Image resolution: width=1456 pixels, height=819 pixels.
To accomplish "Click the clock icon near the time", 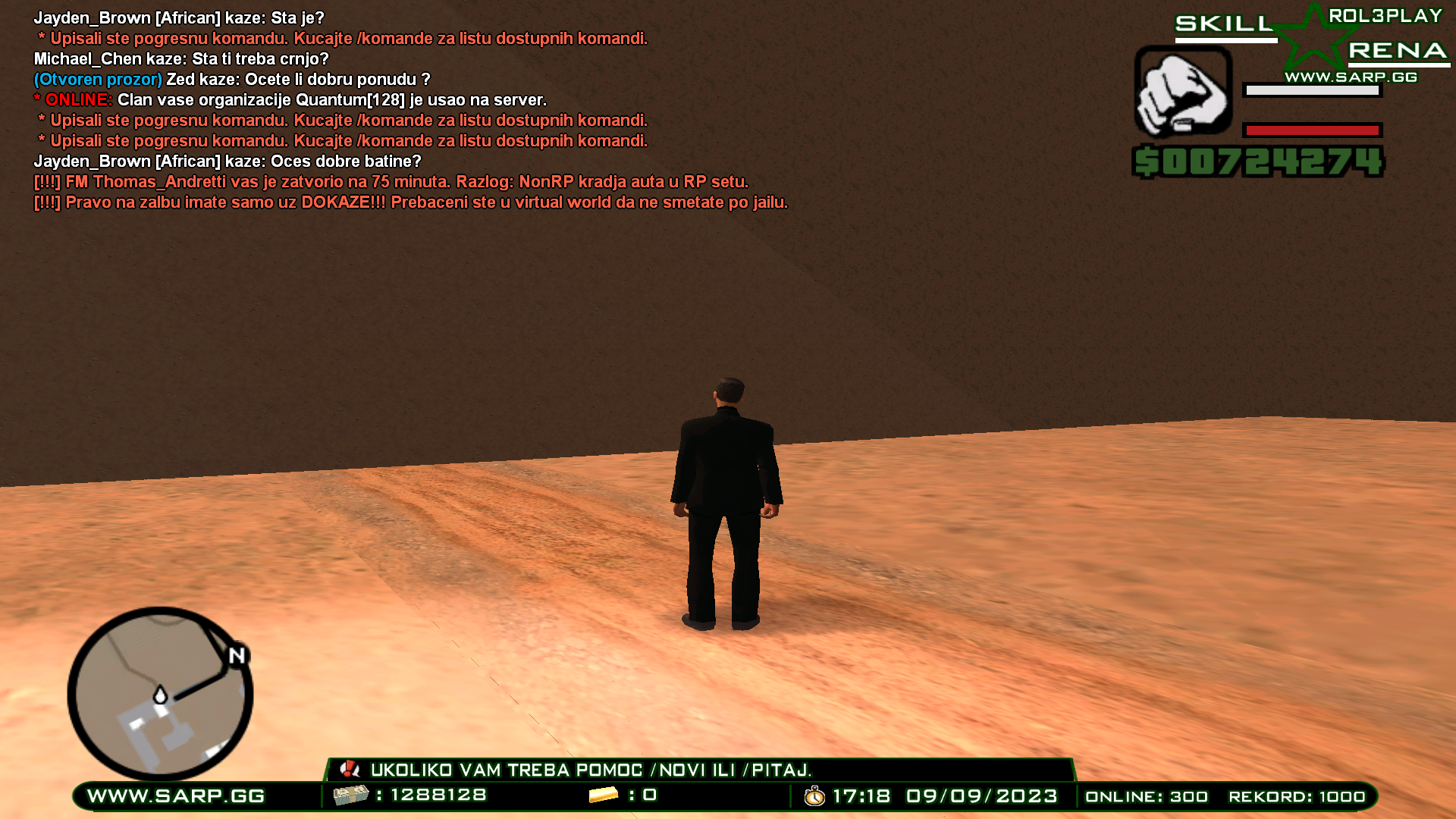I will [x=815, y=796].
